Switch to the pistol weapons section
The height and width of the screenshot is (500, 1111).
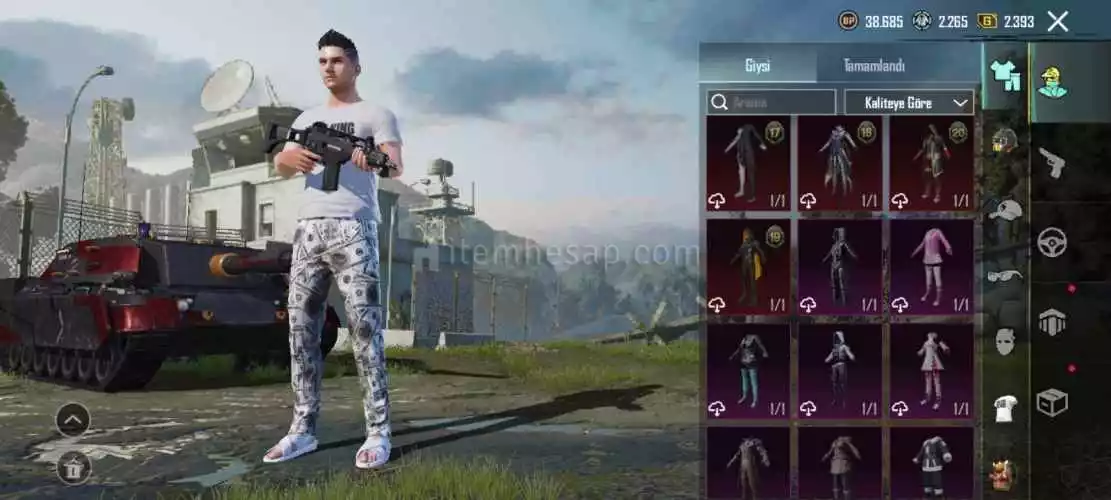pyautogui.click(x=1051, y=161)
